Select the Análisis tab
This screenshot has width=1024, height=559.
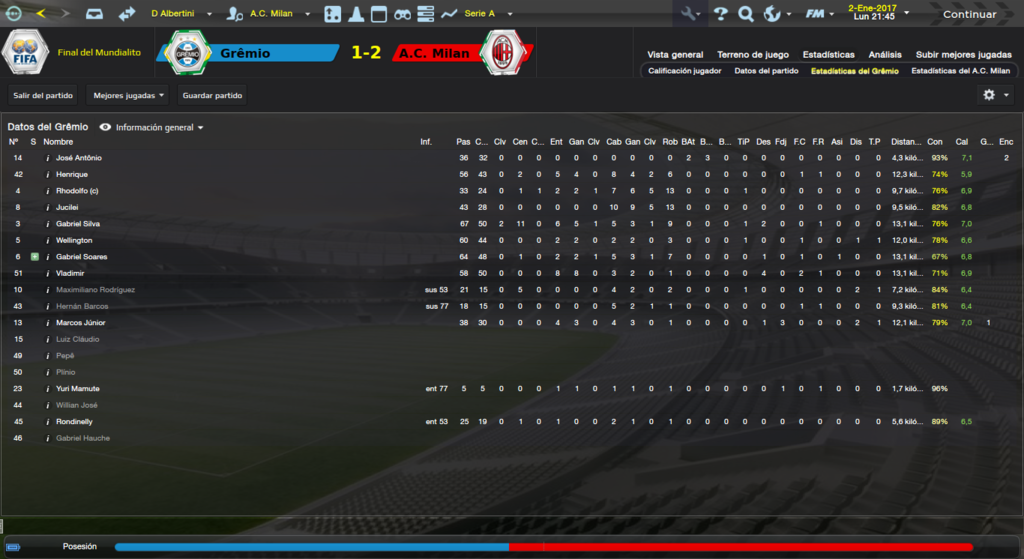coord(885,55)
